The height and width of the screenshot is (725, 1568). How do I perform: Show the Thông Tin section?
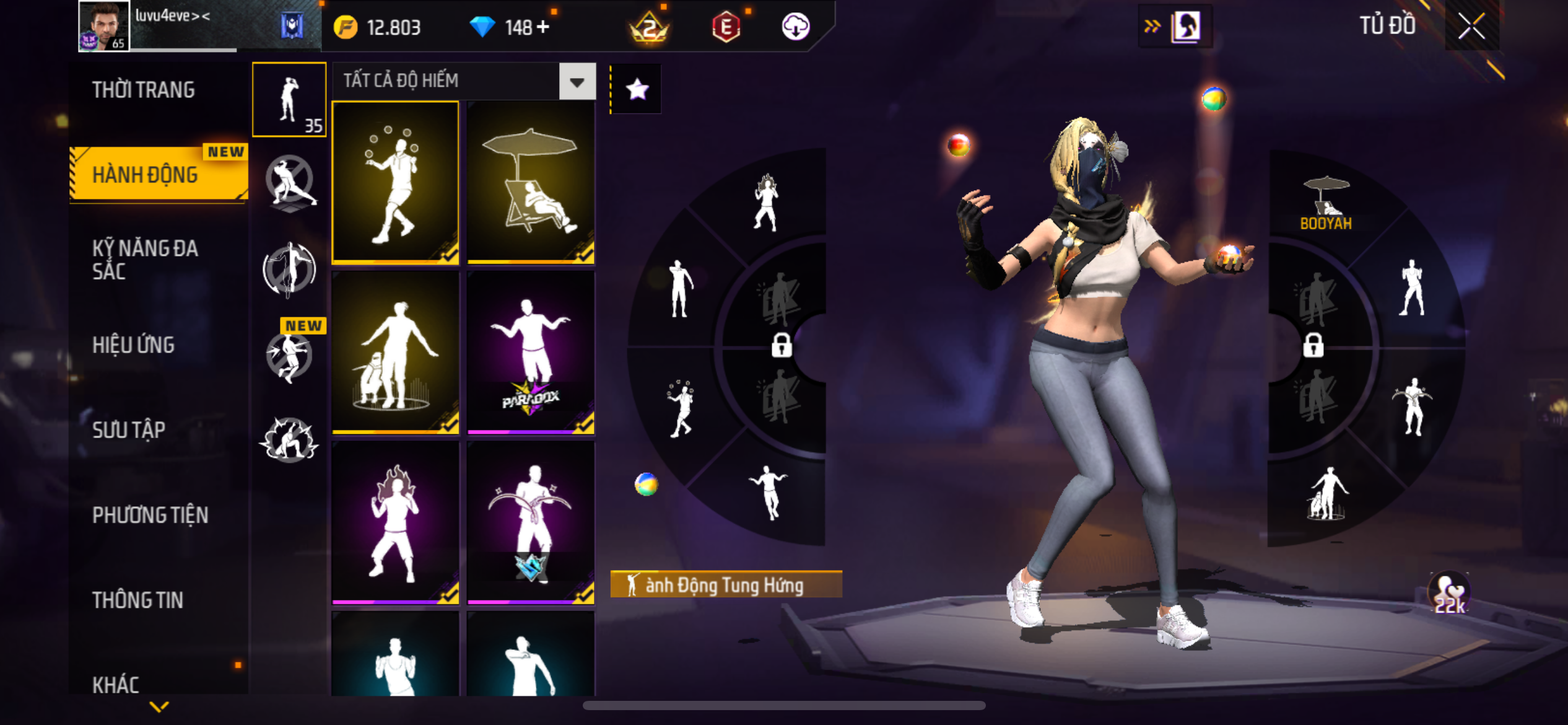pos(137,600)
